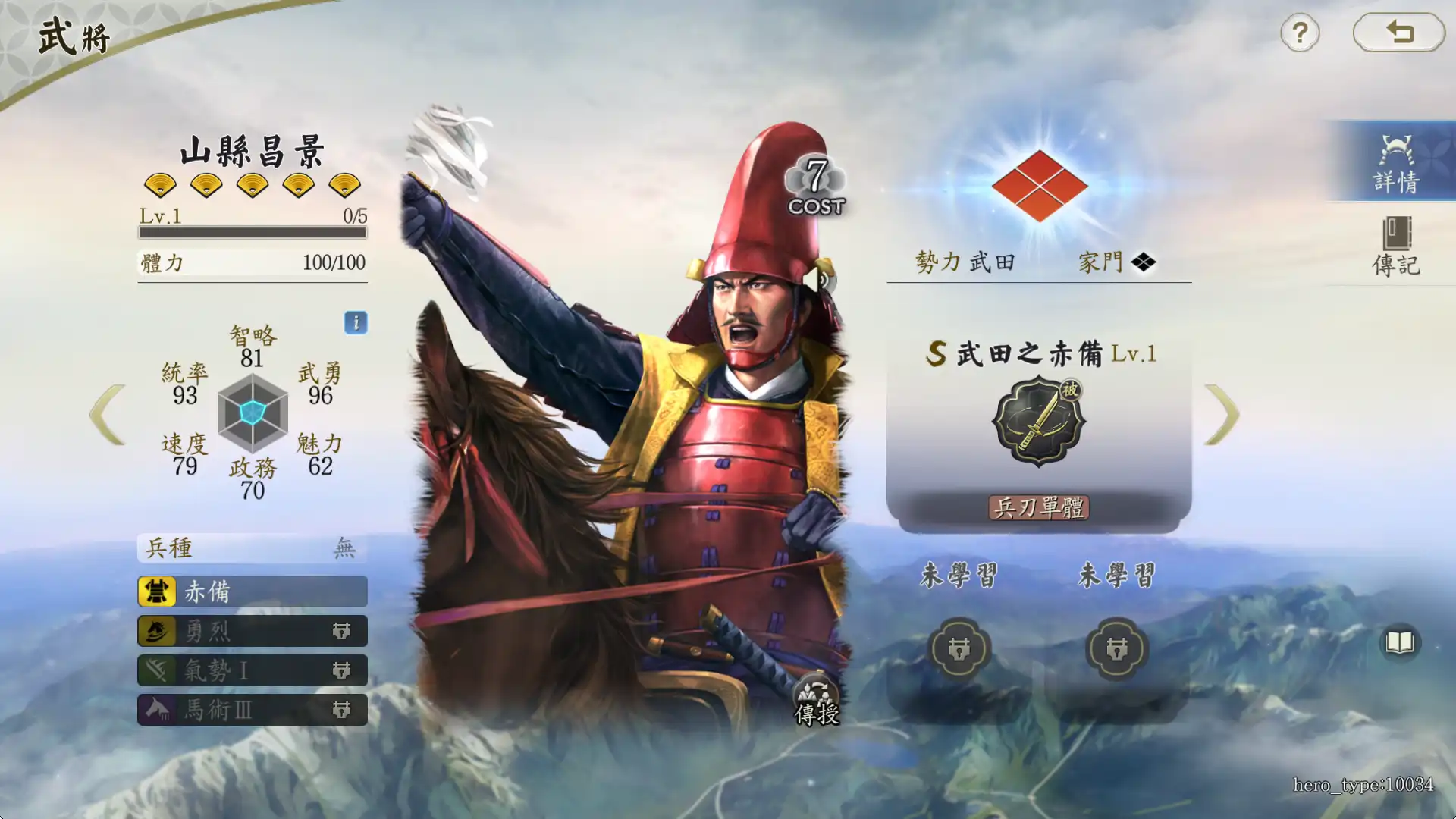Tap the info icon near the stat hexagon
Viewport: 1456px width, 819px height.
(x=355, y=324)
